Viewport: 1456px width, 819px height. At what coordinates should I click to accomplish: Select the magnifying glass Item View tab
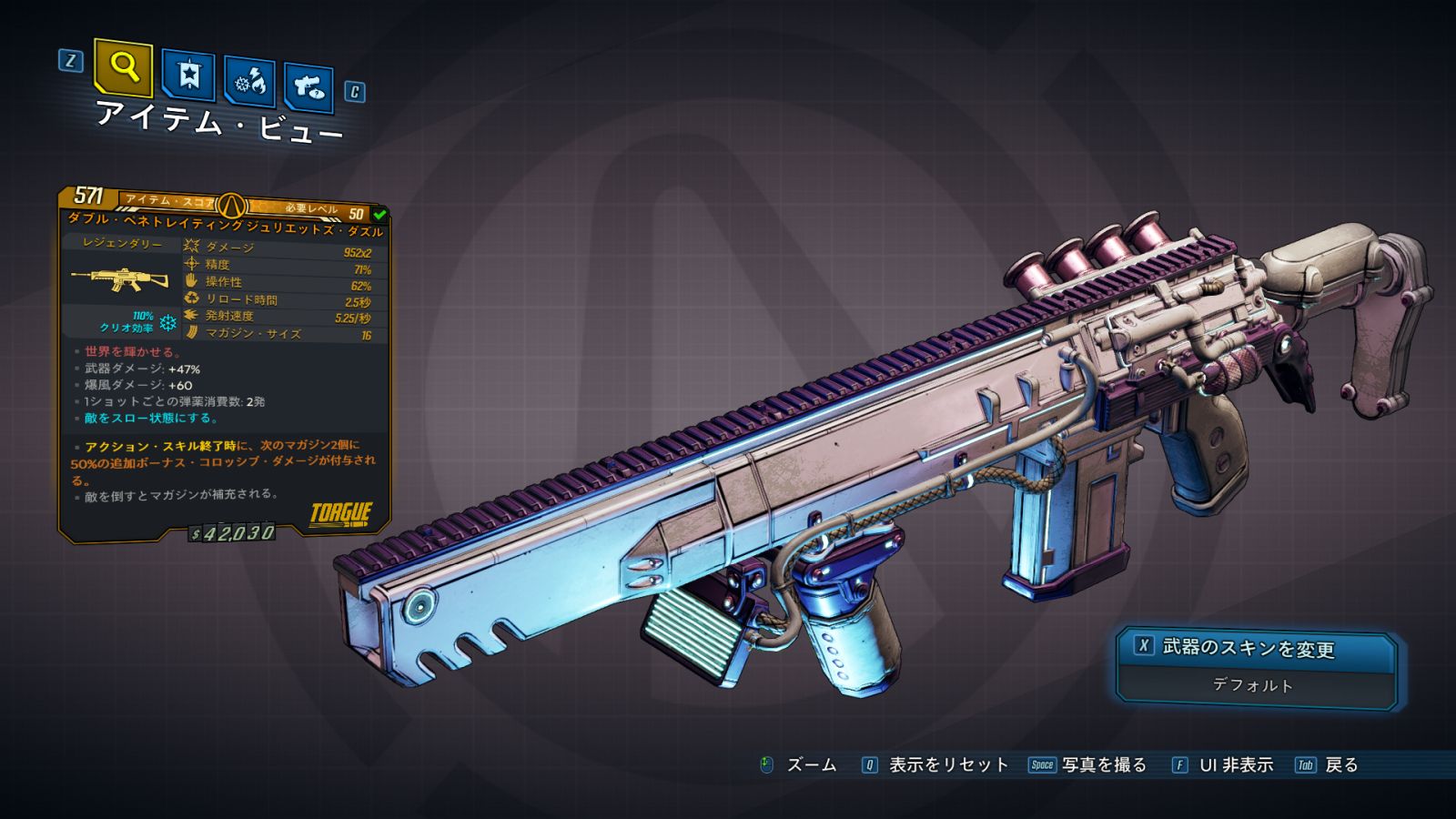tap(123, 66)
